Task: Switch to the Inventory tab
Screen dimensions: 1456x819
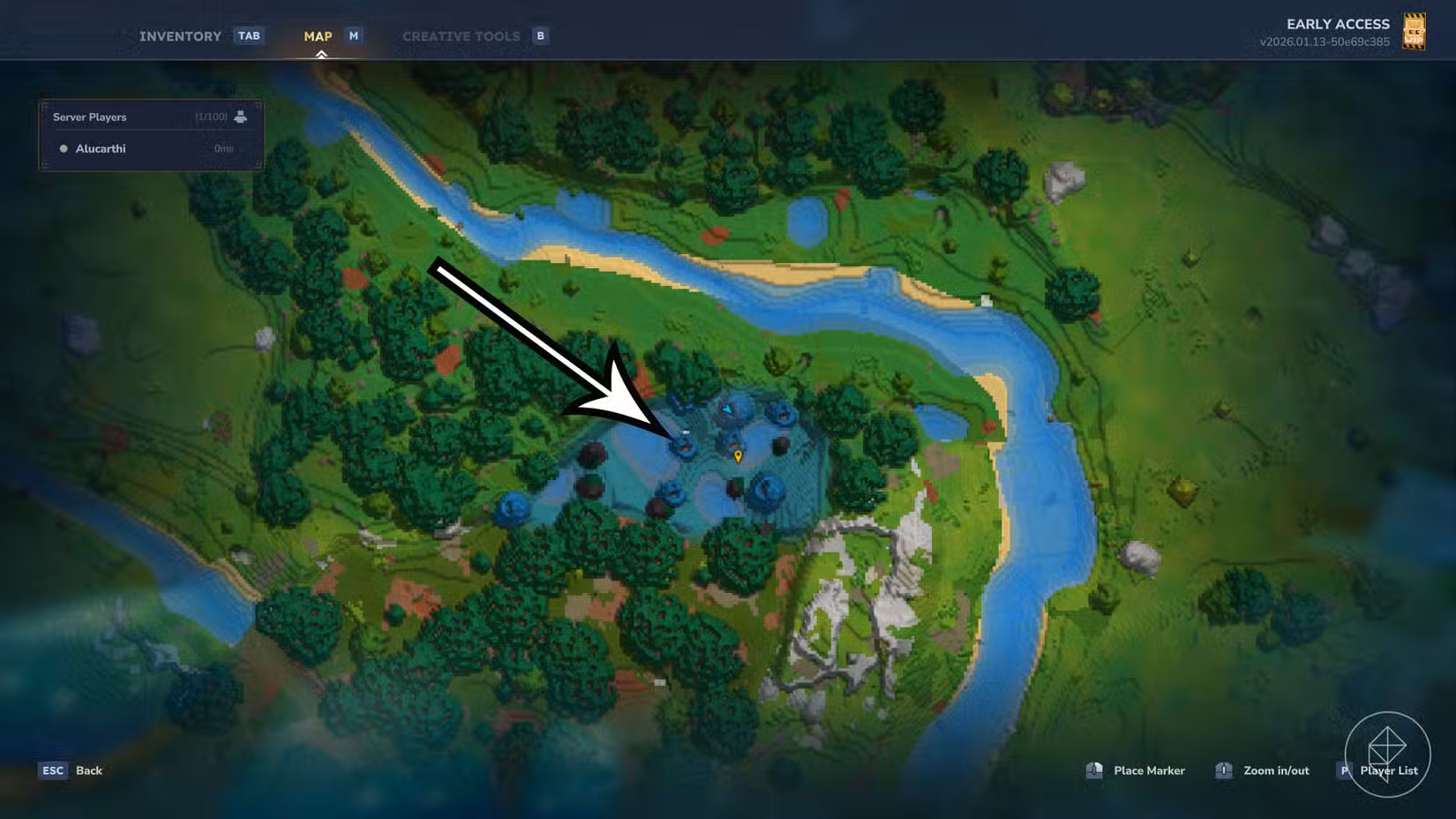Action: point(180,36)
